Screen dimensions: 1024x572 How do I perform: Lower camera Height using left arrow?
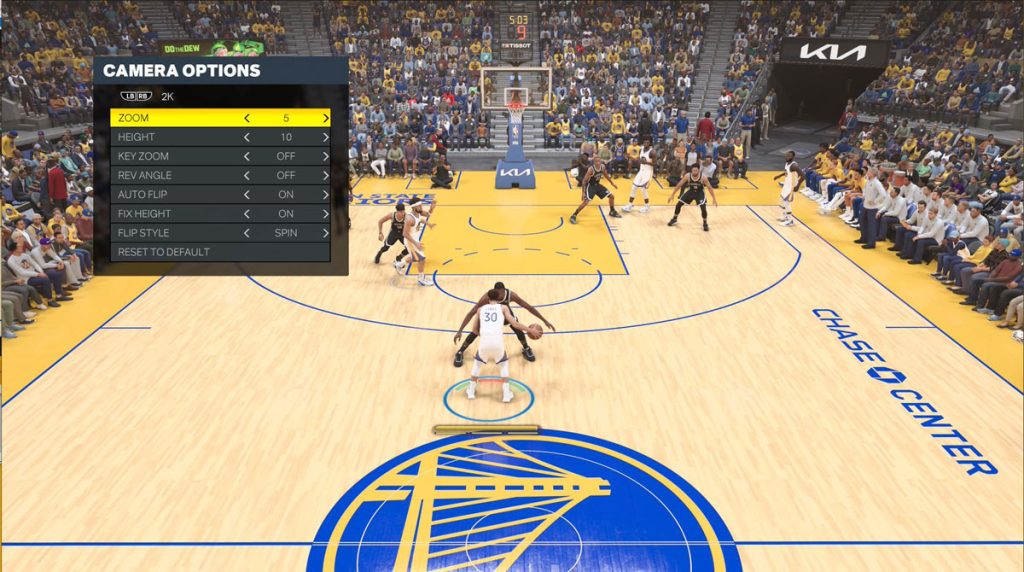pos(247,137)
